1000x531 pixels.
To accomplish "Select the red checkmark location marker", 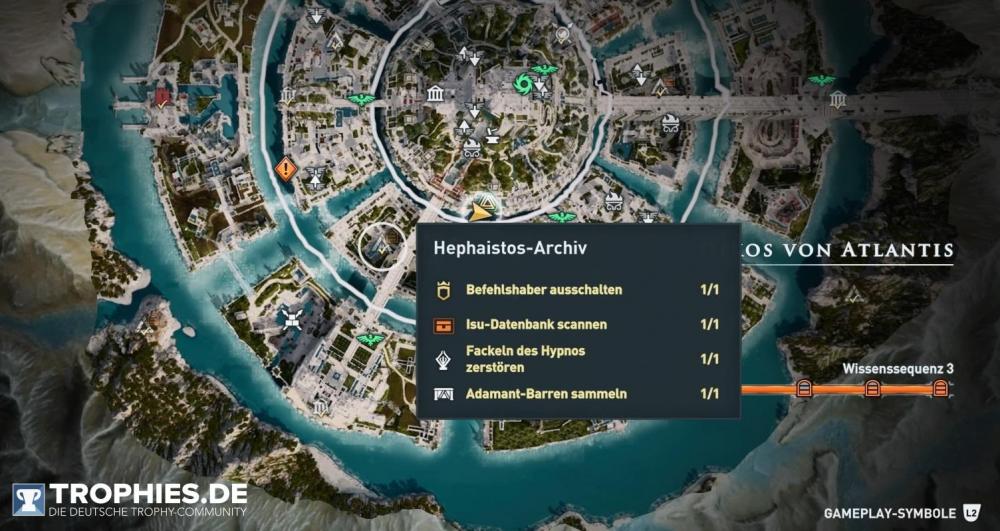I will point(162,97).
